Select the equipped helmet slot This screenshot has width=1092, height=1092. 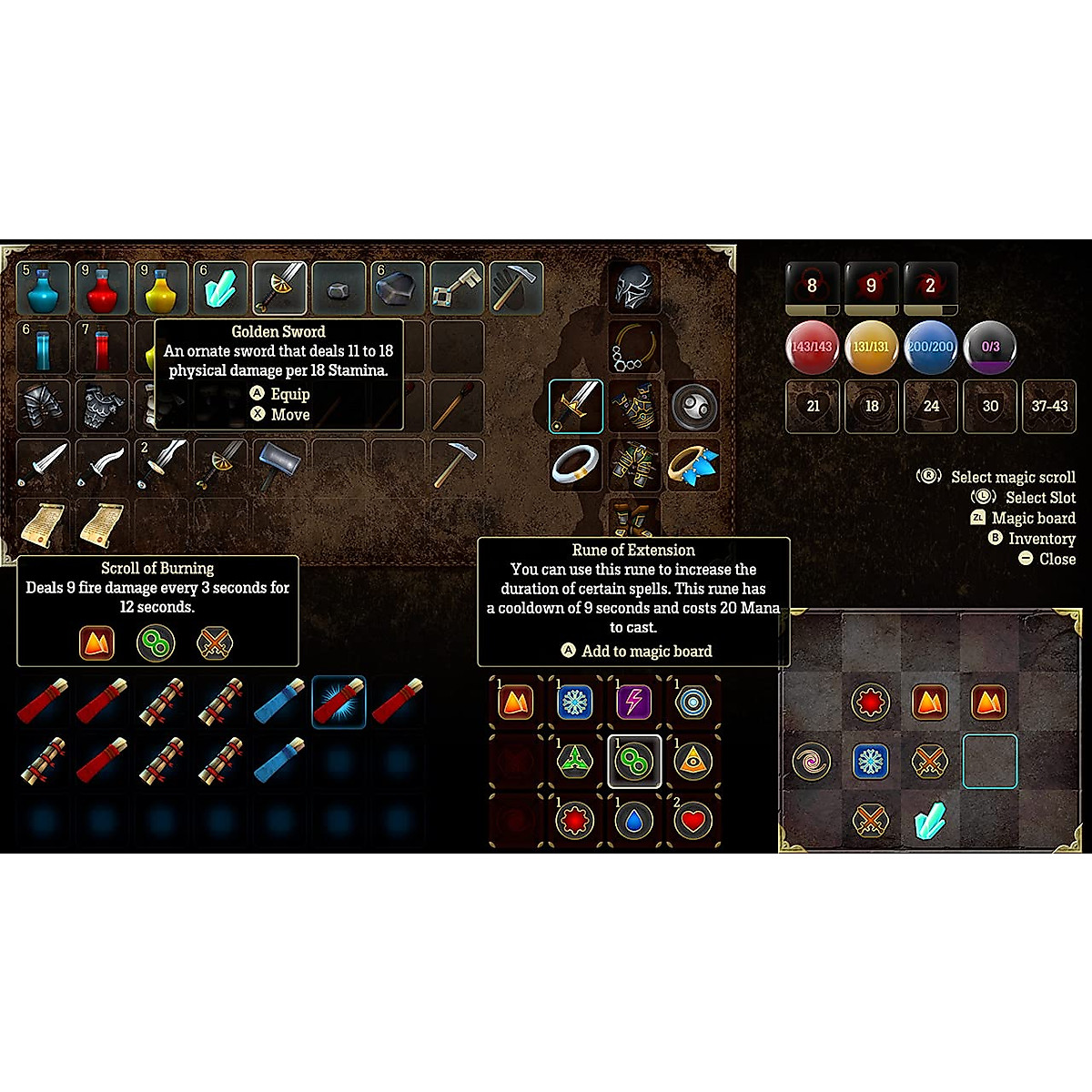pos(633,288)
